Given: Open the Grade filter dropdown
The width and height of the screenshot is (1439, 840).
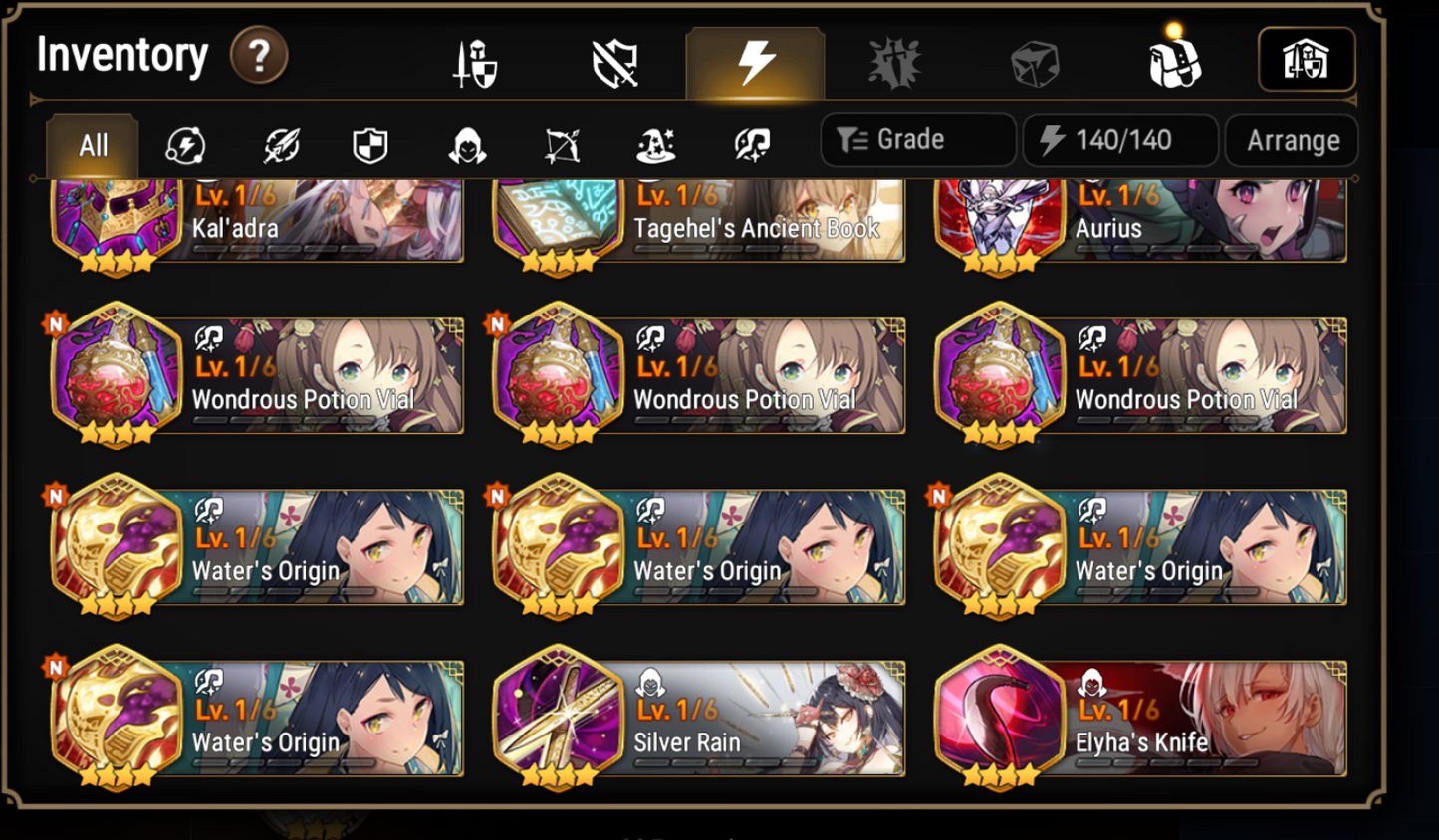Looking at the screenshot, I should (916, 139).
